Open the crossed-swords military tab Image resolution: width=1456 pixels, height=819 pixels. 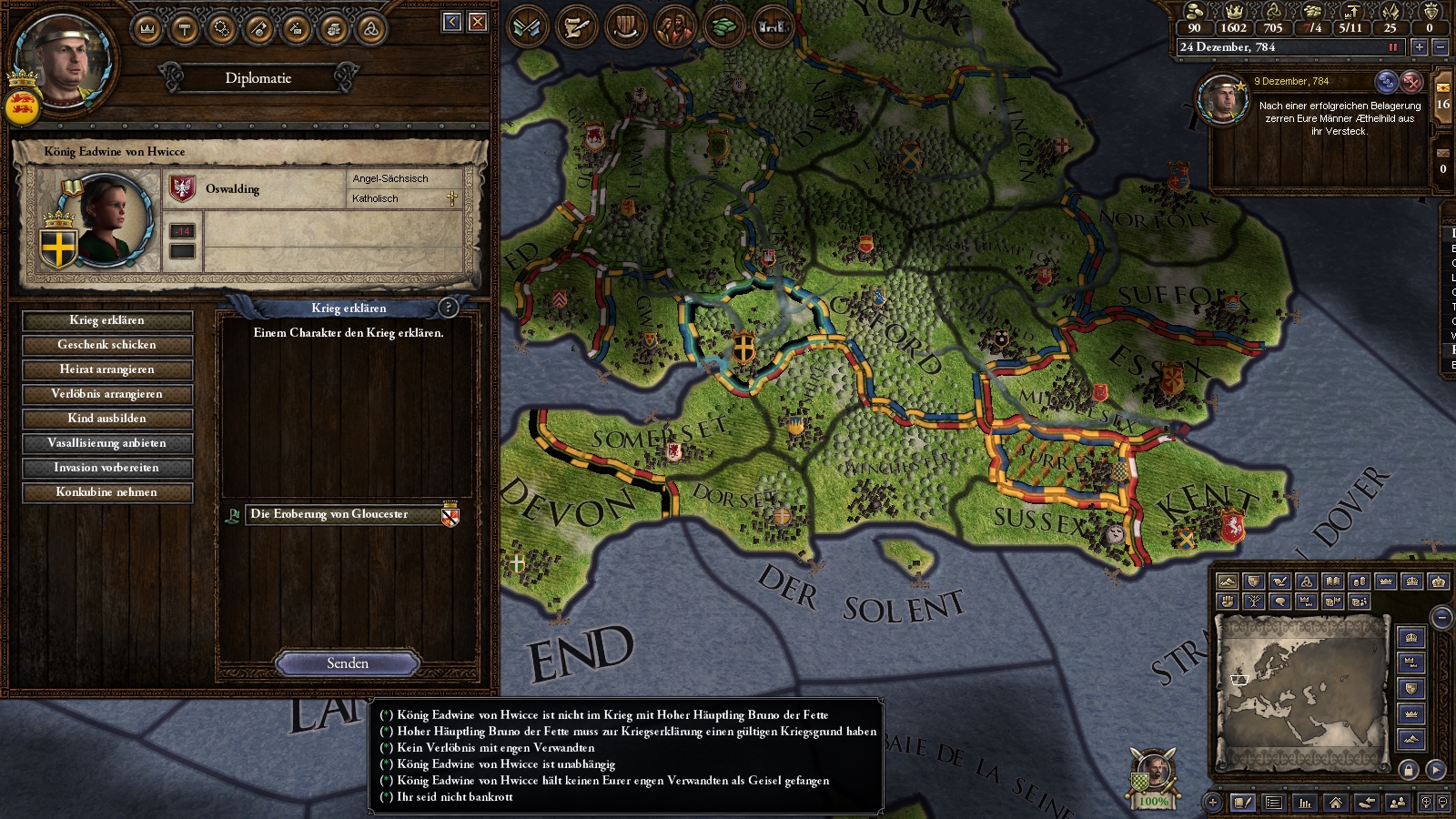point(528,27)
